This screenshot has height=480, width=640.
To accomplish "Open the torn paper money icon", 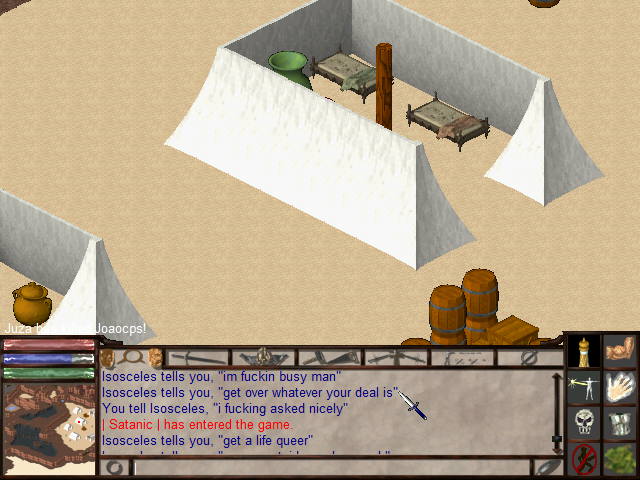I will pyautogui.click(x=621, y=423).
